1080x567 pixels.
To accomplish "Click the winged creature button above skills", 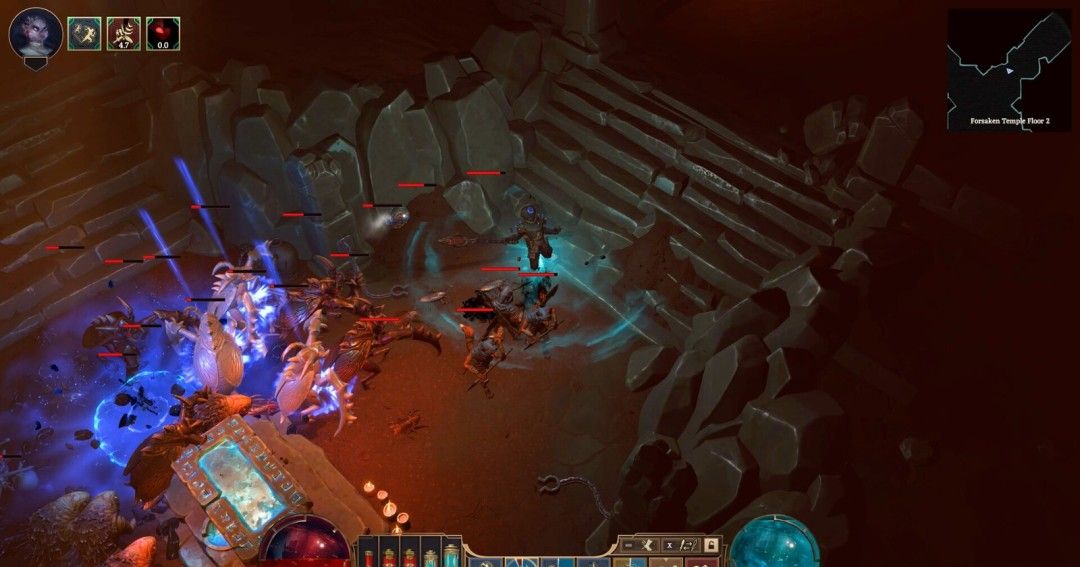I will pyautogui.click(x=647, y=545).
